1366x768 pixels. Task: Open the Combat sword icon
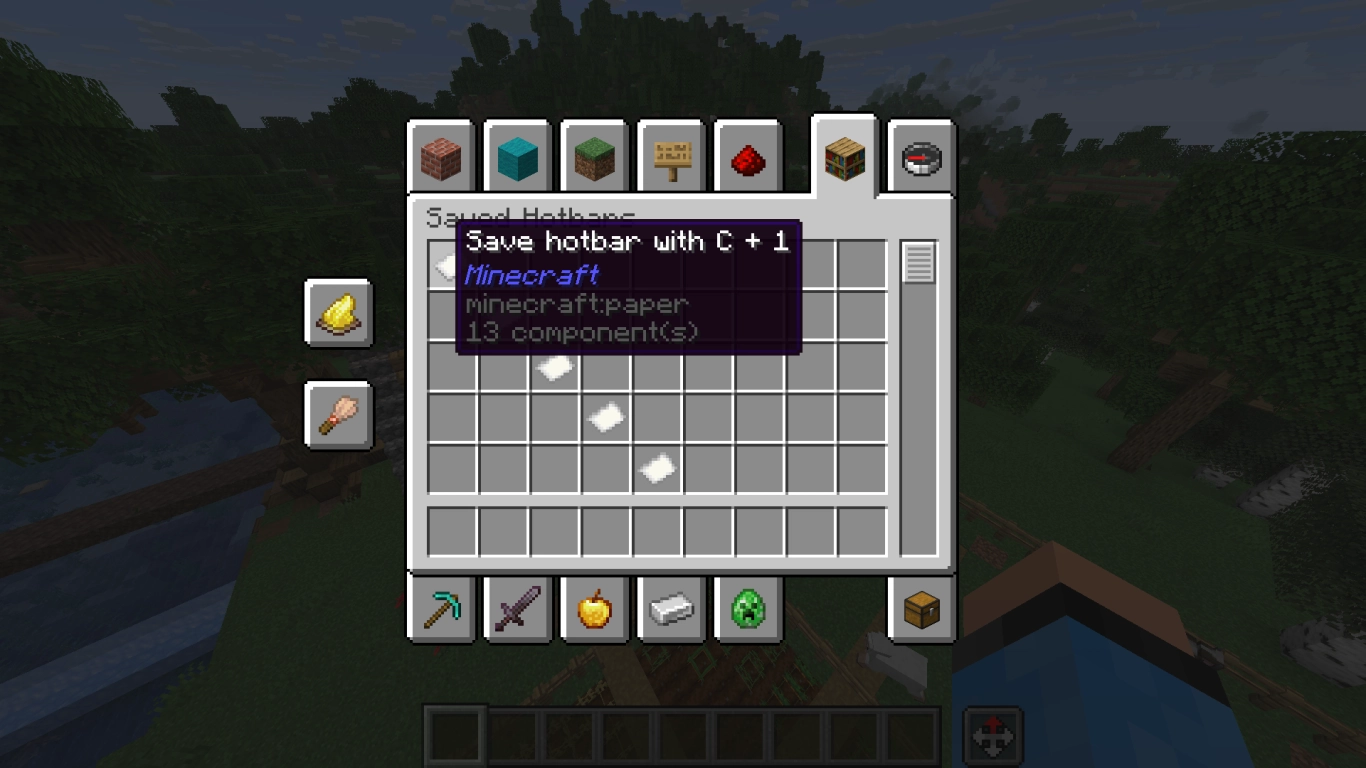[x=518, y=611]
